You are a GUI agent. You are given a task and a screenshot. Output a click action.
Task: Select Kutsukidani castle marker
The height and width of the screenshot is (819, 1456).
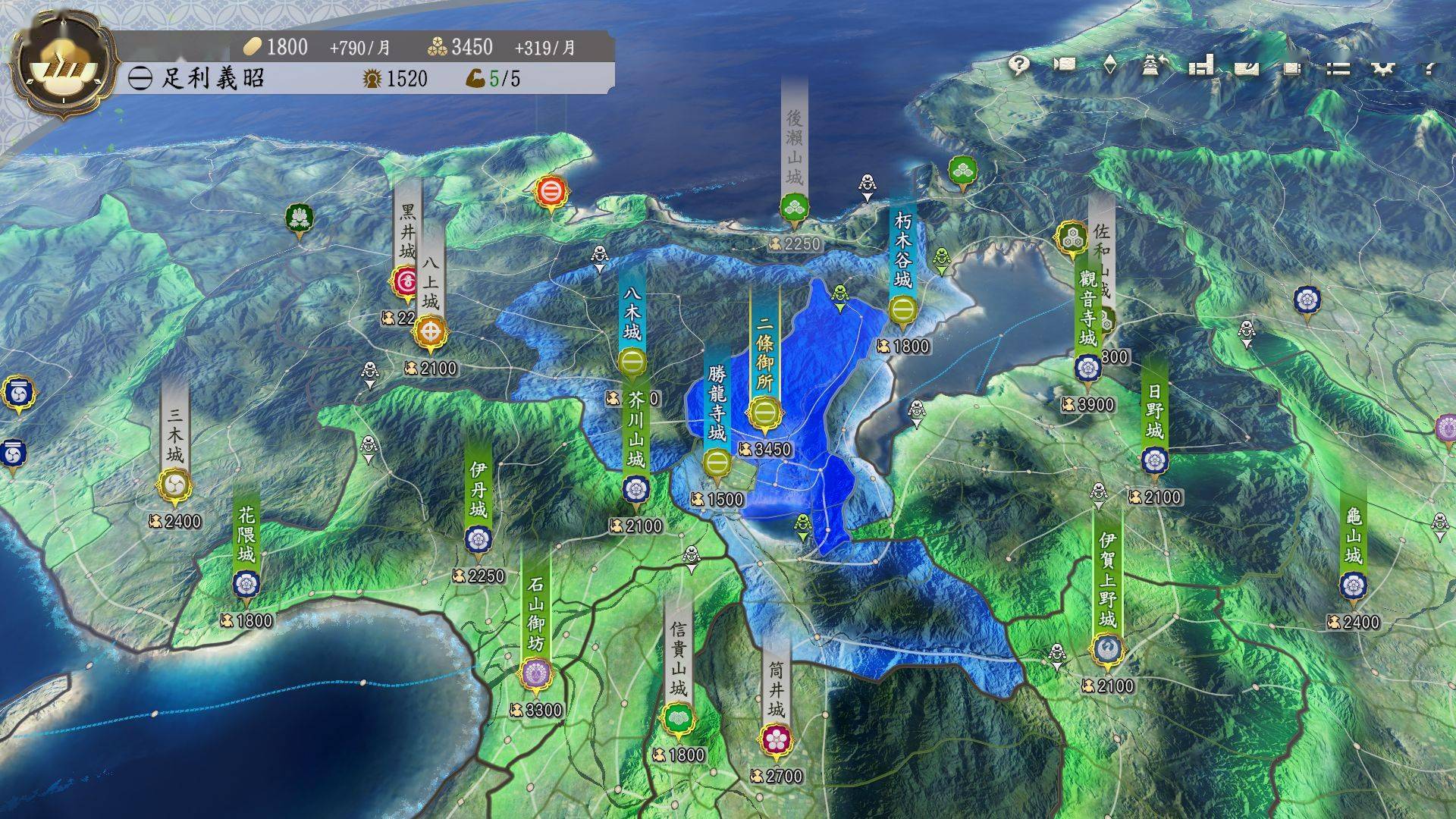[x=902, y=310]
